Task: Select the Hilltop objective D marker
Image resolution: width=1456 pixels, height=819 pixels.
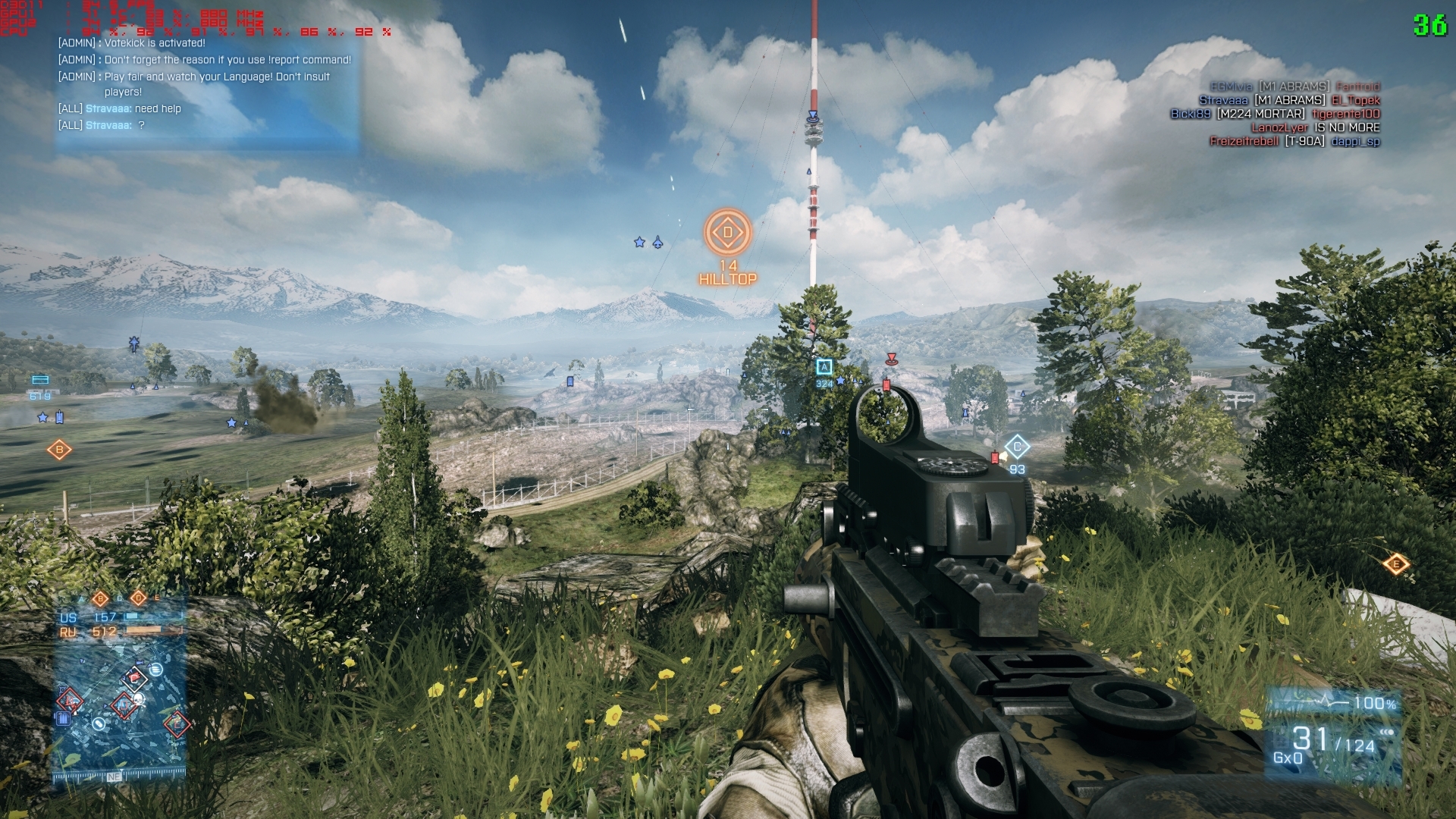Action: pos(728,232)
